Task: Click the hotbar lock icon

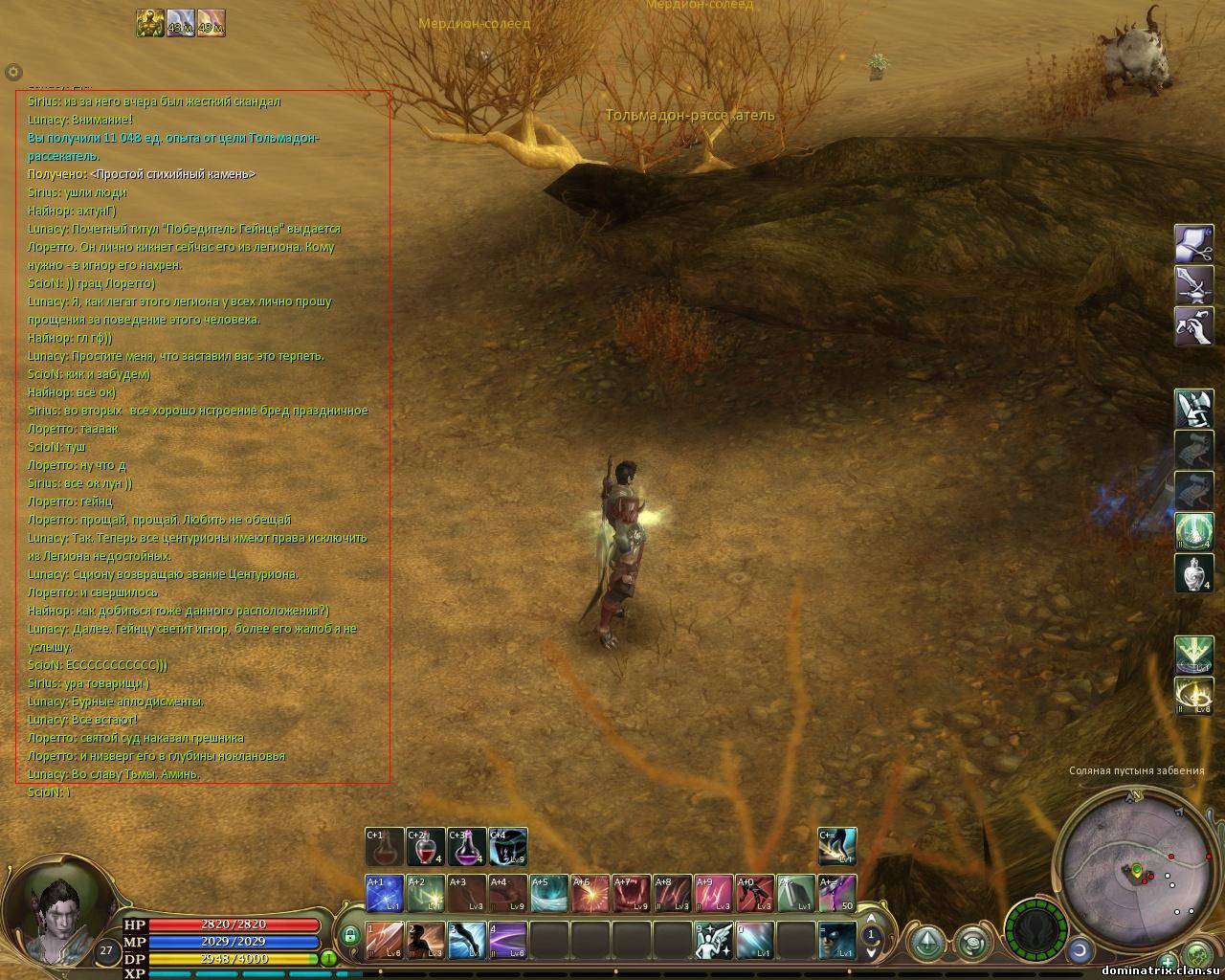Action: (x=349, y=934)
